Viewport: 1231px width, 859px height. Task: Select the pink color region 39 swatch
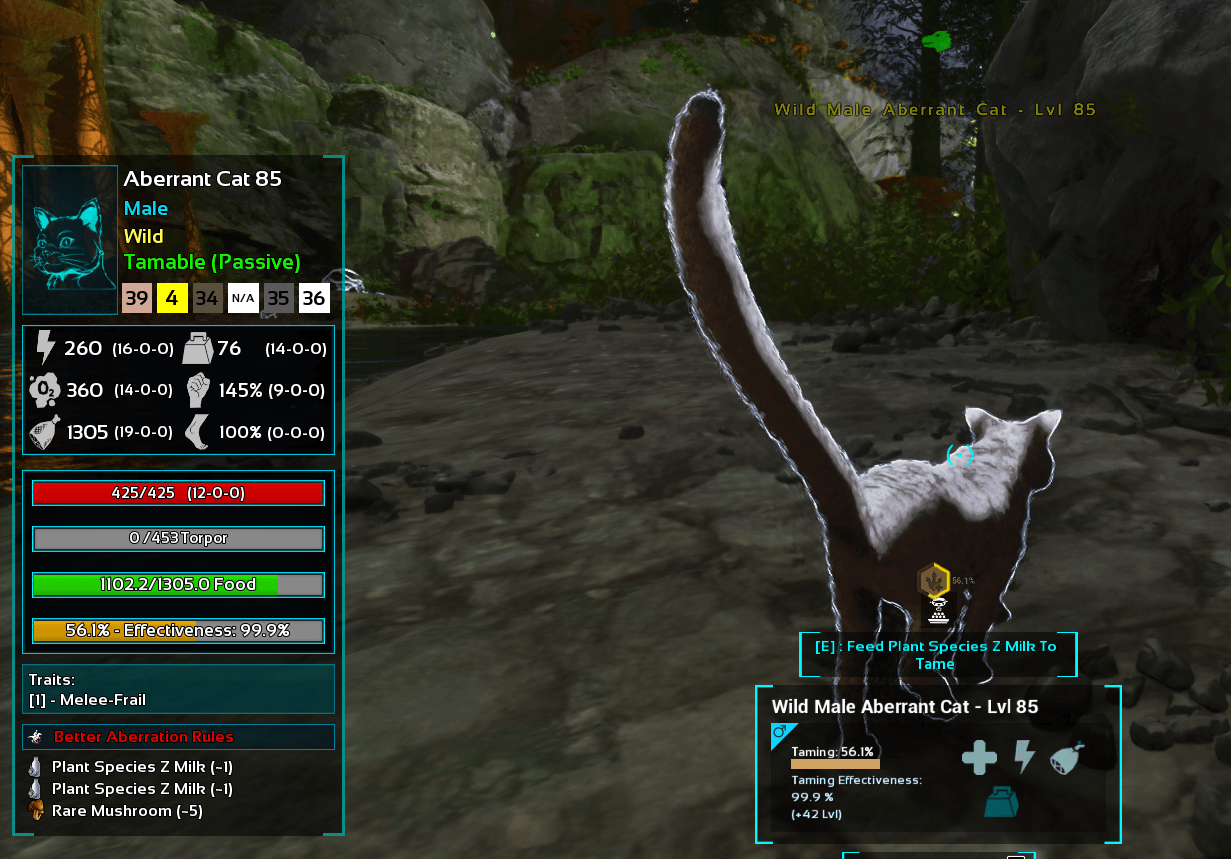coord(137,298)
